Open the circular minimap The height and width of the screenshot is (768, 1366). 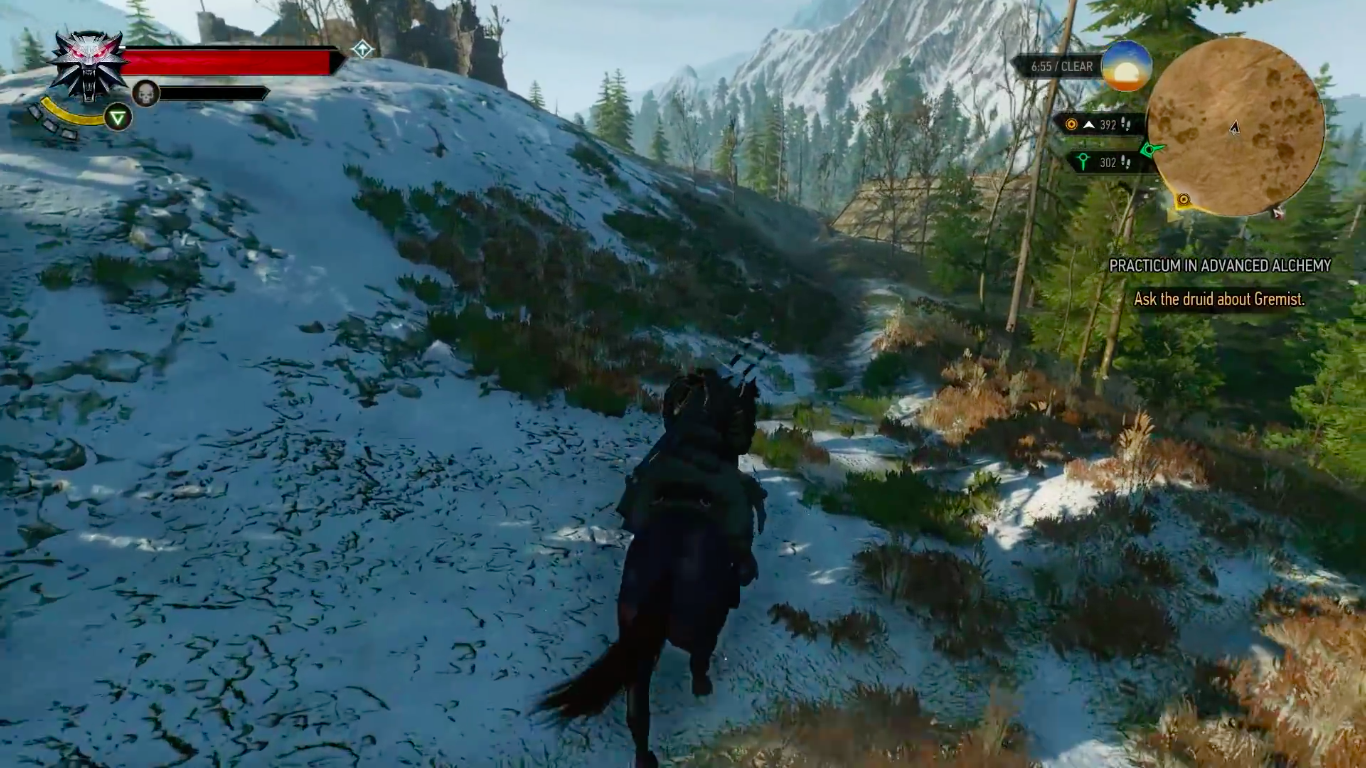click(1235, 127)
